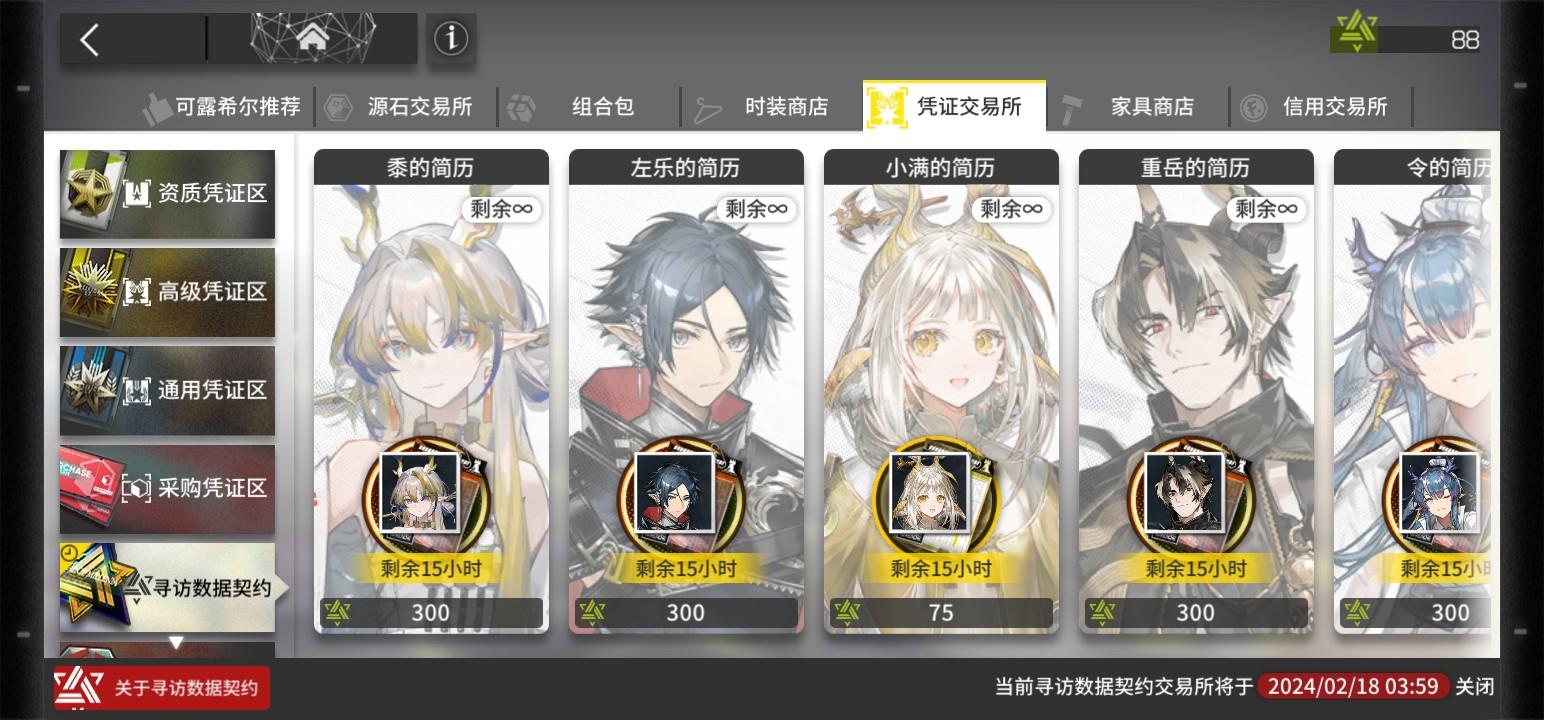Open the home navigation icon at top
The width and height of the screenshot is (1544, 720).
(x=313, y=38)
